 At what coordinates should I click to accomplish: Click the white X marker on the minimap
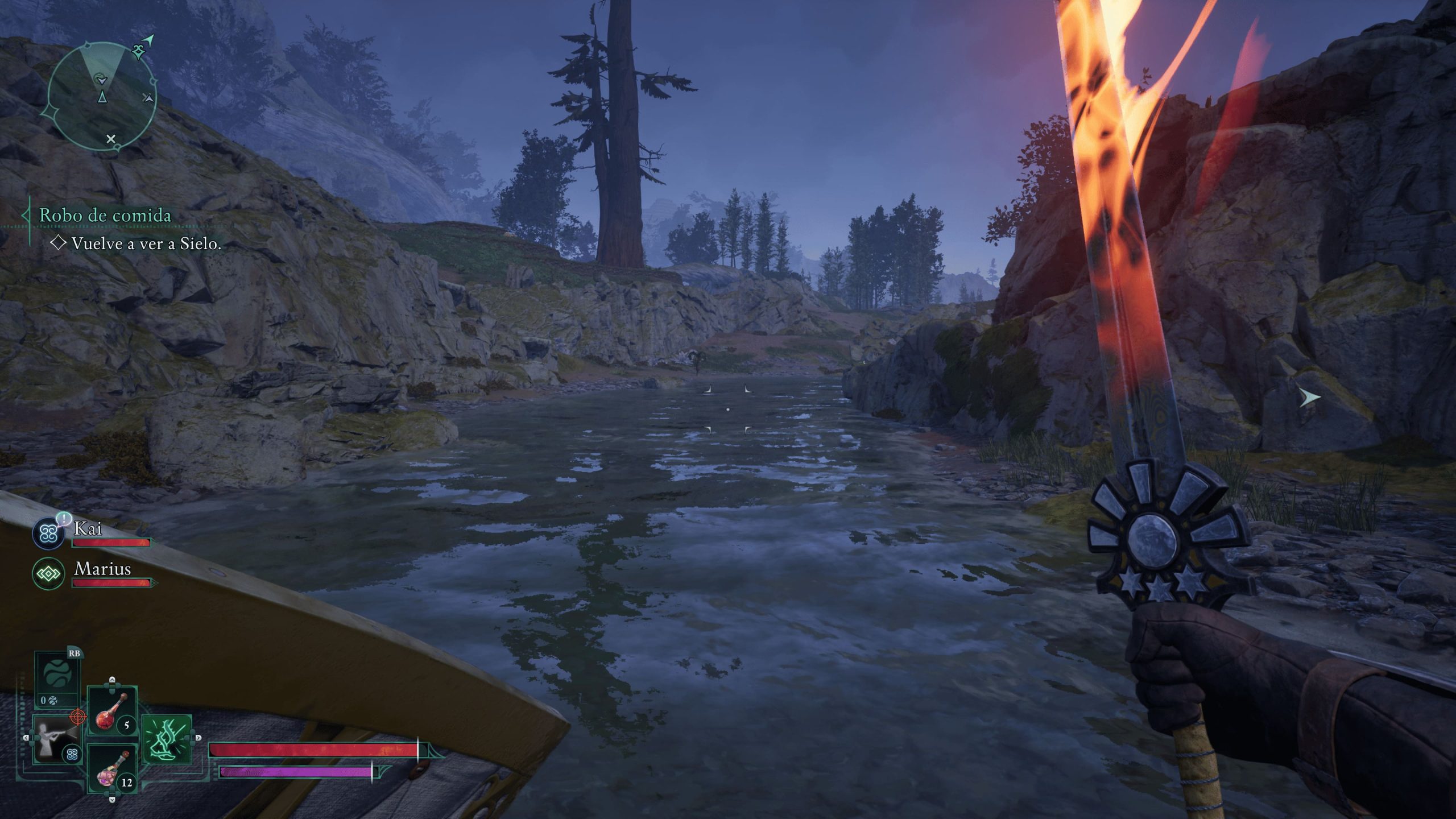pyautogui.click(x=111, y=139)
